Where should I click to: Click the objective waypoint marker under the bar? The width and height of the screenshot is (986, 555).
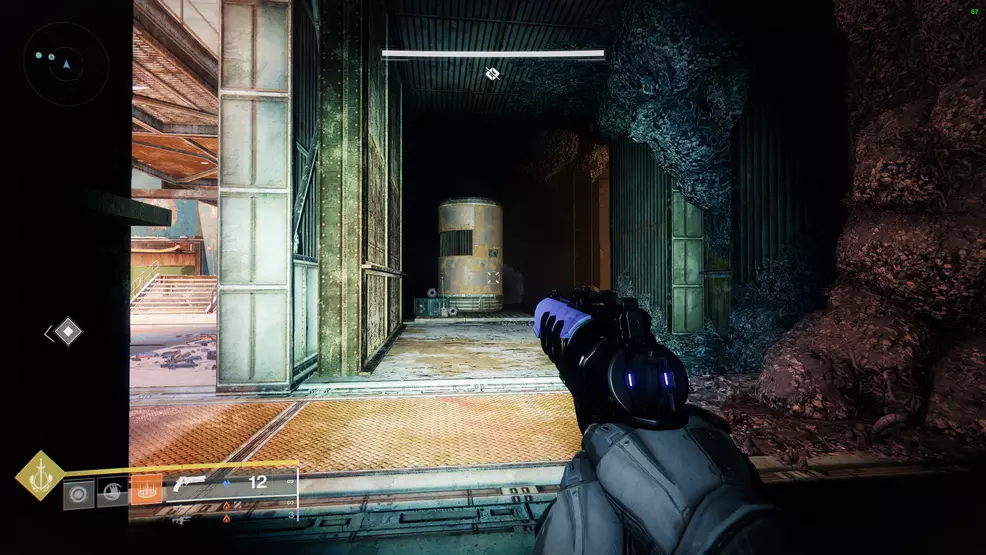pos(492,73)
